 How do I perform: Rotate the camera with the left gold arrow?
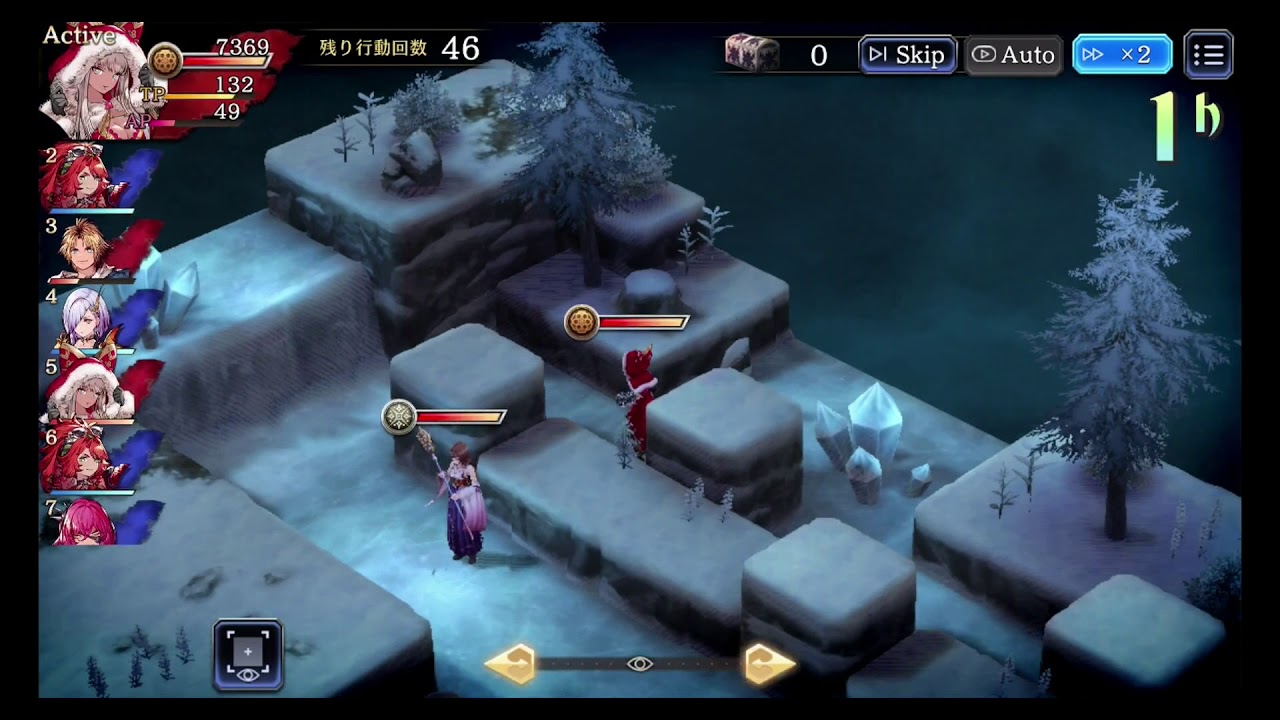tap(511, 664)
